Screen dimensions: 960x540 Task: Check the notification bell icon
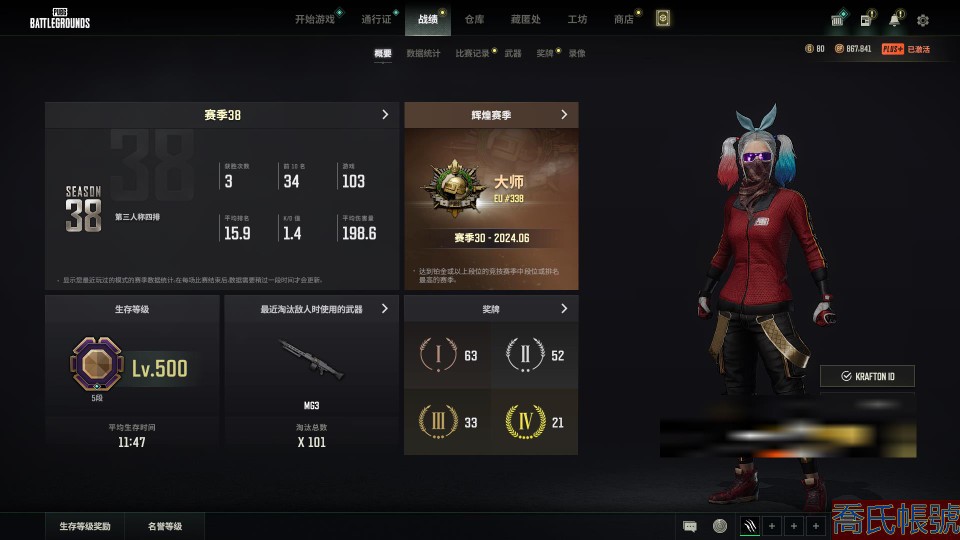[x=894, y=20]
